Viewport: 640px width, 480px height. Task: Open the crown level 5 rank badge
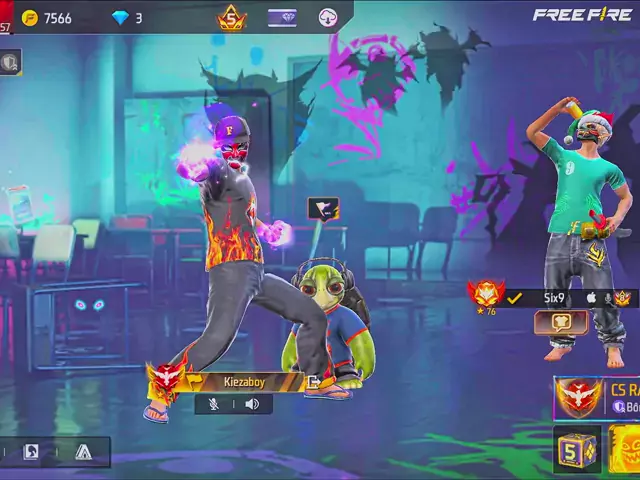point(232,18)
